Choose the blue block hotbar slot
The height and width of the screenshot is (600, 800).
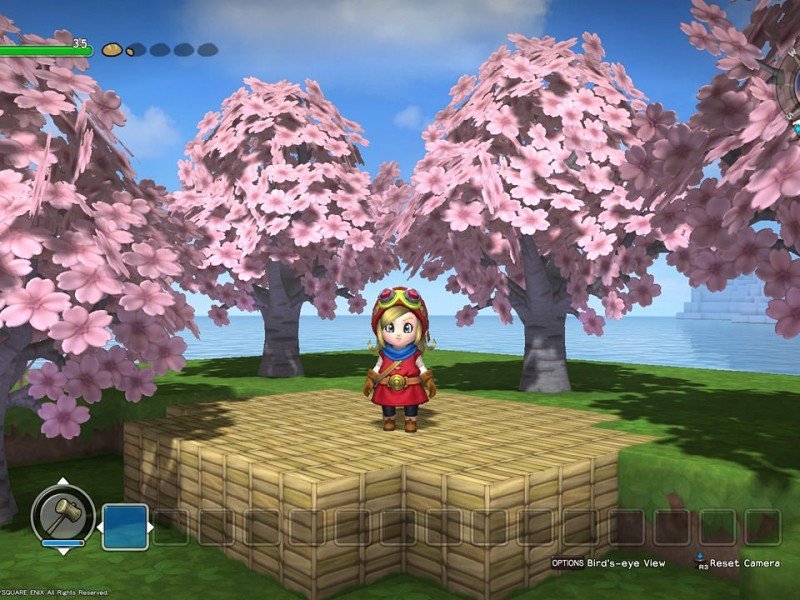pos(125,527)
